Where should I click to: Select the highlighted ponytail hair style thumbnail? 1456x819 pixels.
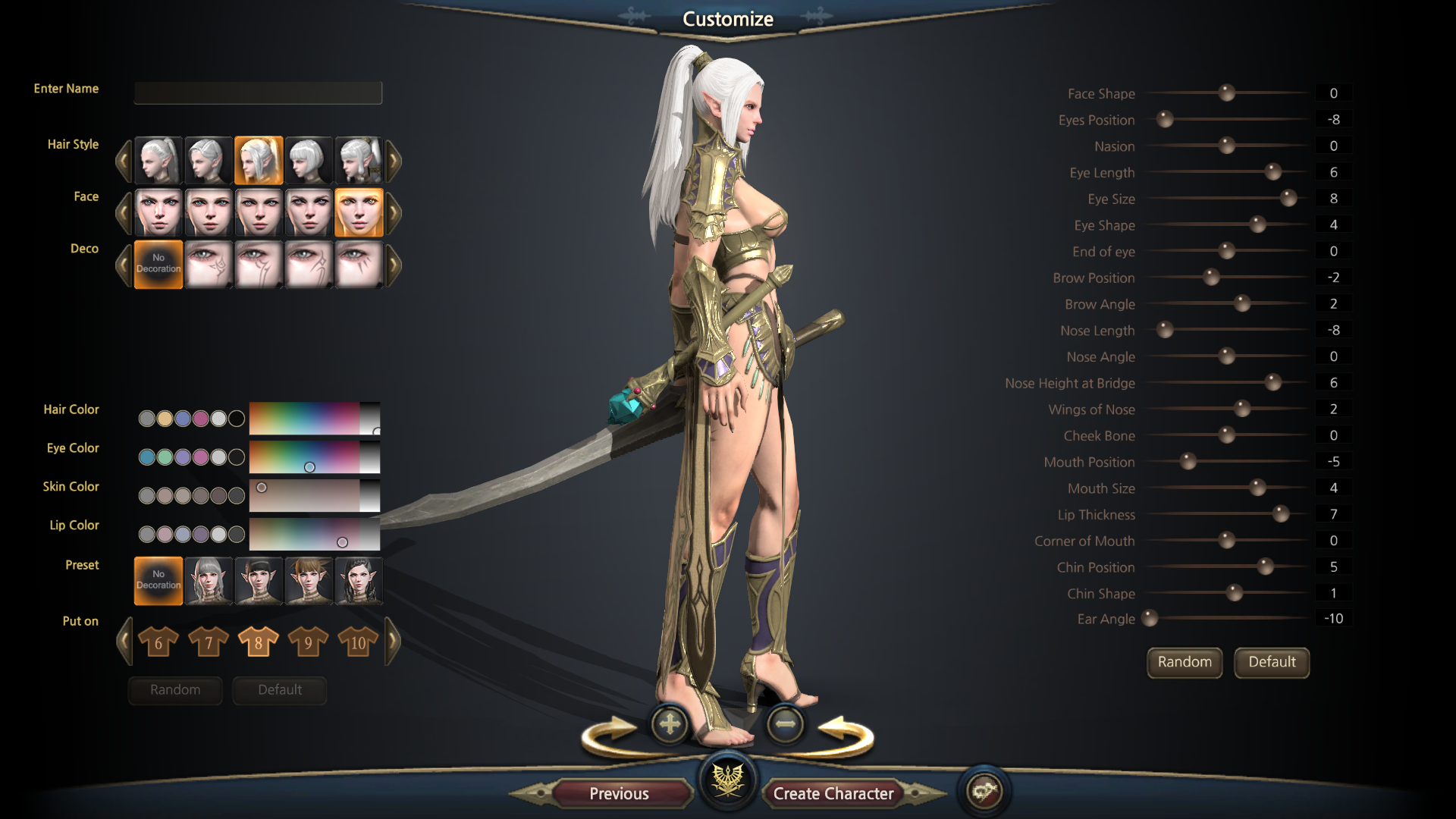[259, 160]
